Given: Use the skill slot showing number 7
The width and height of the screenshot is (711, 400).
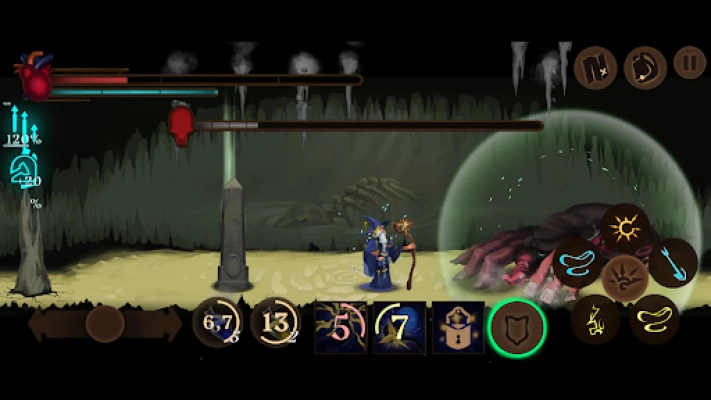Looking at the screenshot, I should pyautogui.click(x=399, y=327).
